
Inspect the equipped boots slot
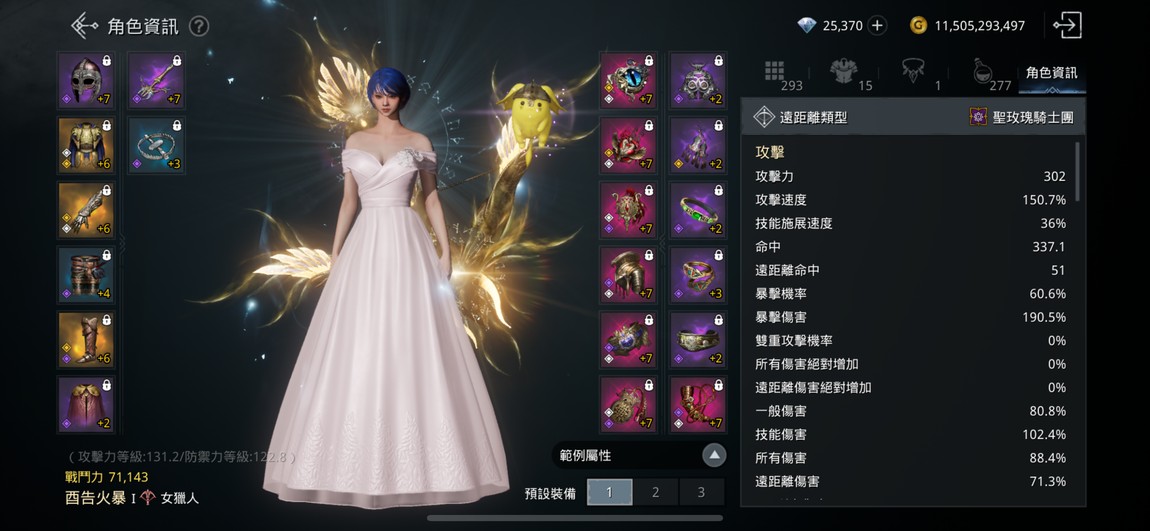86,340
